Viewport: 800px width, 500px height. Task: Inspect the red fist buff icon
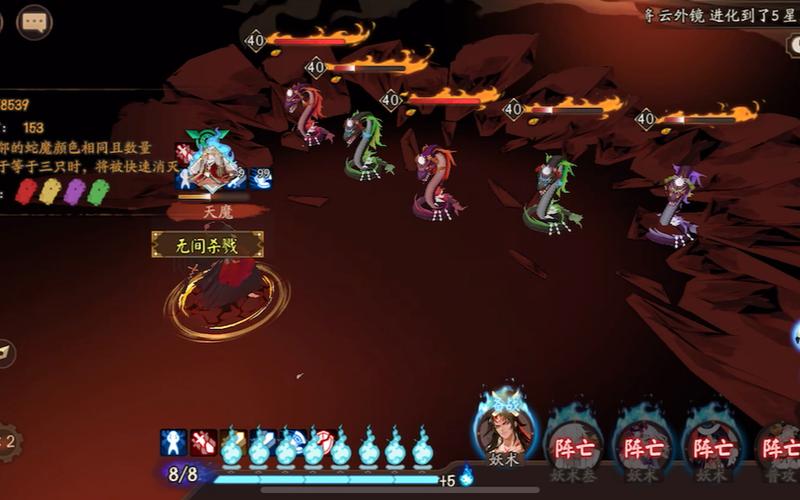(203, 442)
